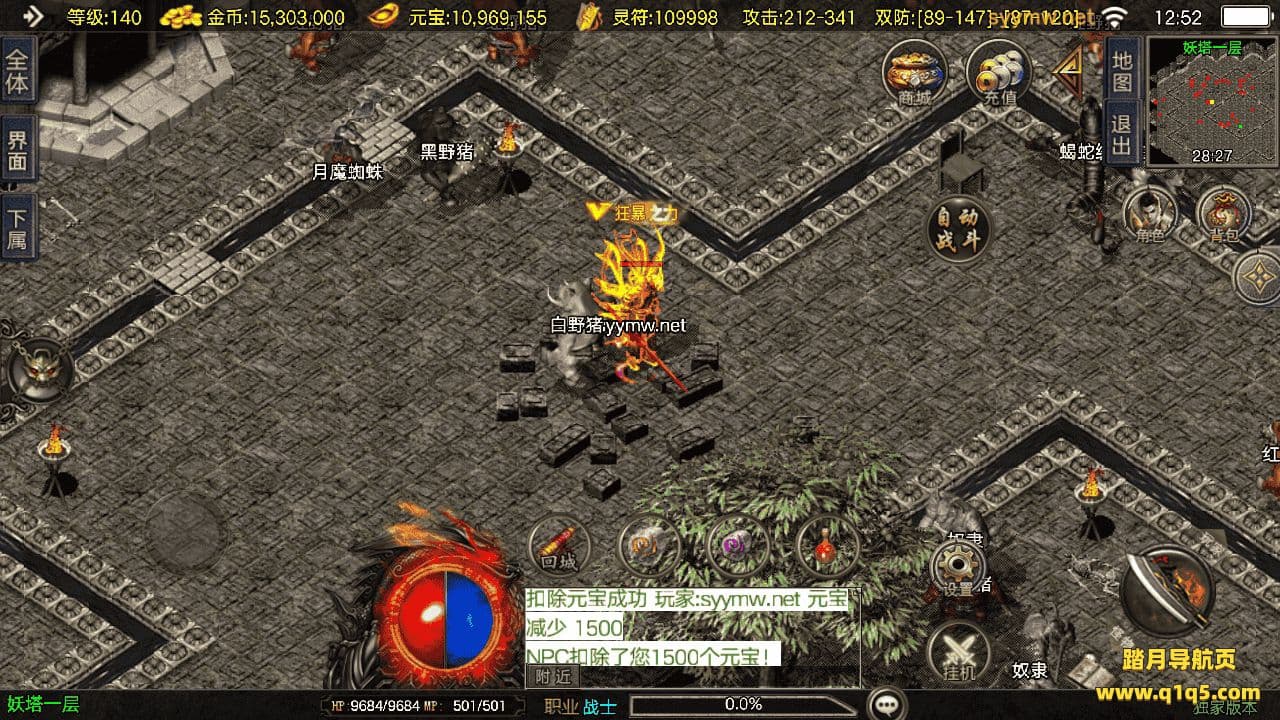Switch chat to the 附近 channel
The width and height of the screenshot is (1280, 720).
pyautogui.click(x=552, y=677)
